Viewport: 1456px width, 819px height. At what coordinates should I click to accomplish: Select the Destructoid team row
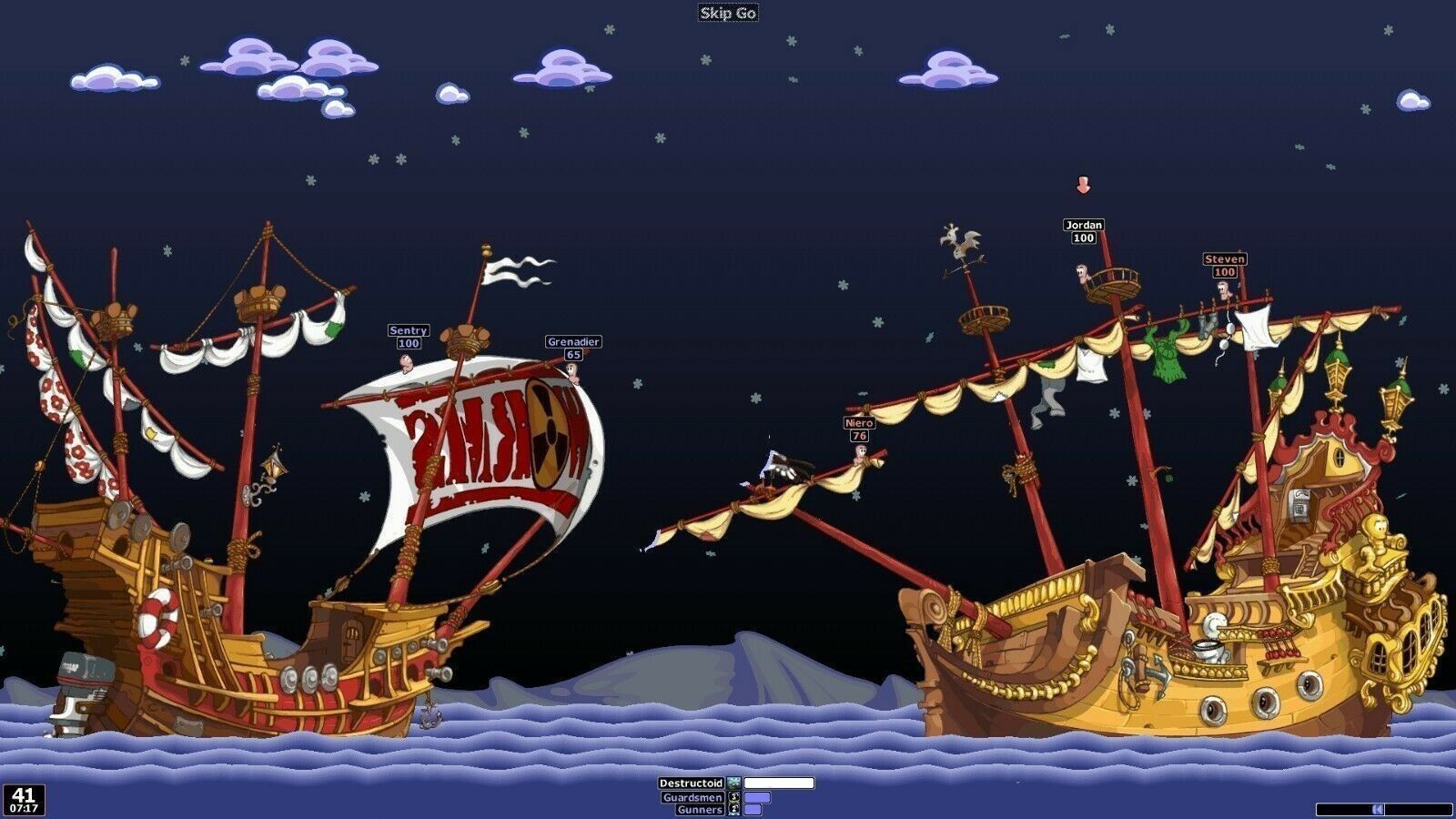692,783
